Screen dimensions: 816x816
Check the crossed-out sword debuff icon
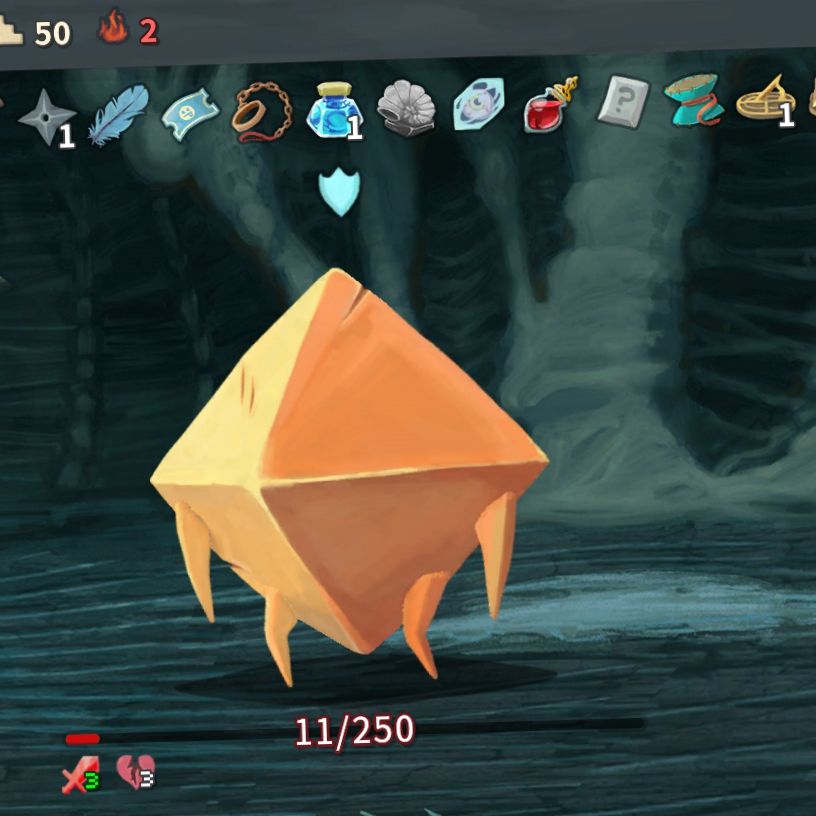(79, 773)
